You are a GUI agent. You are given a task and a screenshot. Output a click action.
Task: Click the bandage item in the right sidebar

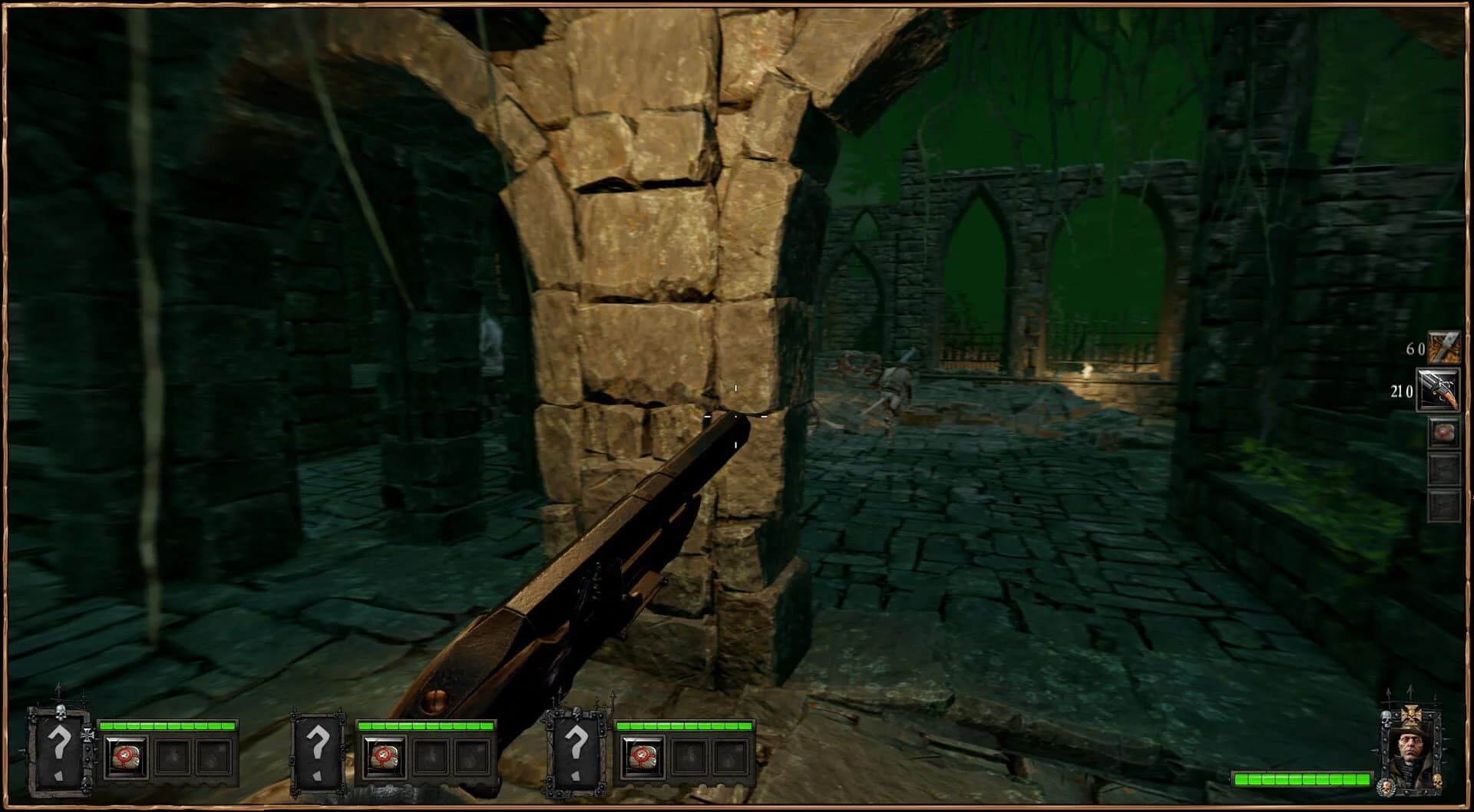click(1443, 431)
